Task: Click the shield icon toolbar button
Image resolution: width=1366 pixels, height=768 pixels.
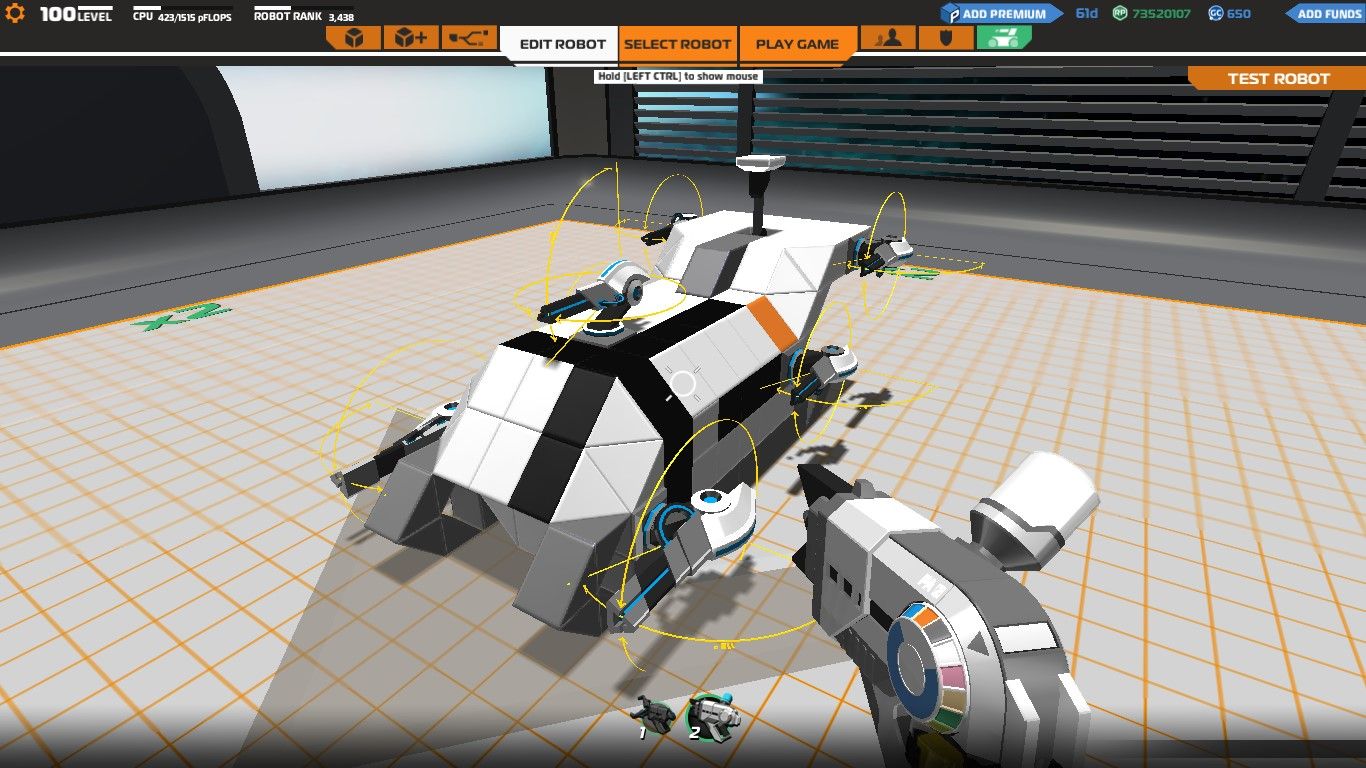Action: 944,38
